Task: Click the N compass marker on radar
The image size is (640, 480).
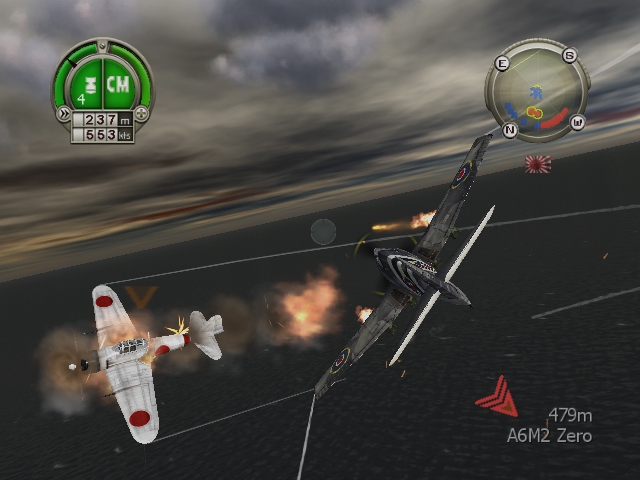Action: [x=510, y=131]
